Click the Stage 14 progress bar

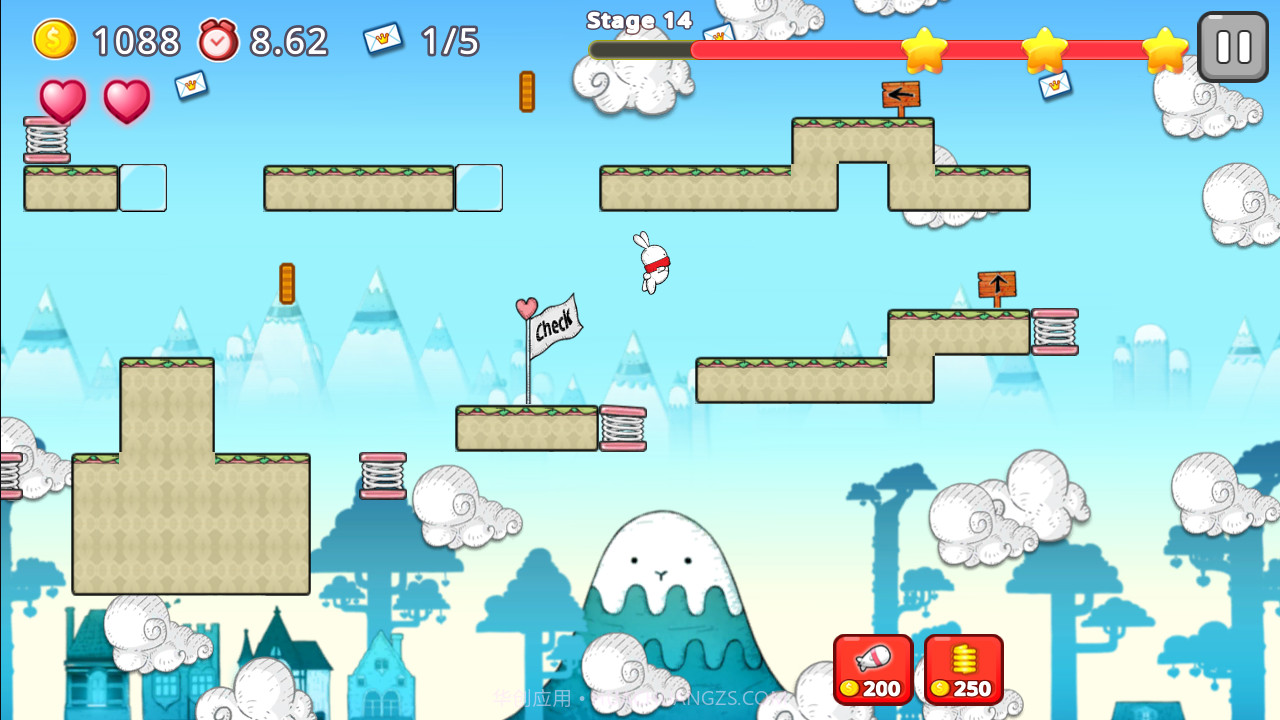click(x=890, y=47)
